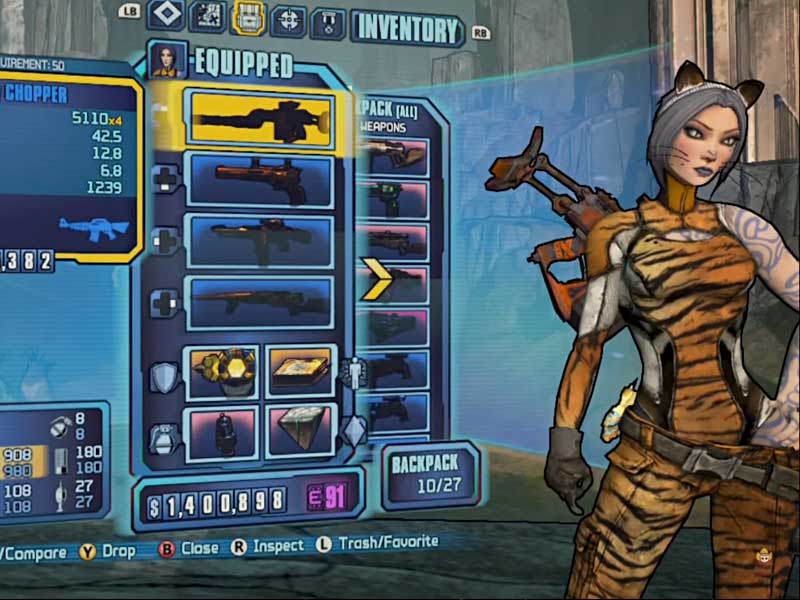Click the equipped relic artifact slot
800x600 pixels.
click(x=300, y=432)
